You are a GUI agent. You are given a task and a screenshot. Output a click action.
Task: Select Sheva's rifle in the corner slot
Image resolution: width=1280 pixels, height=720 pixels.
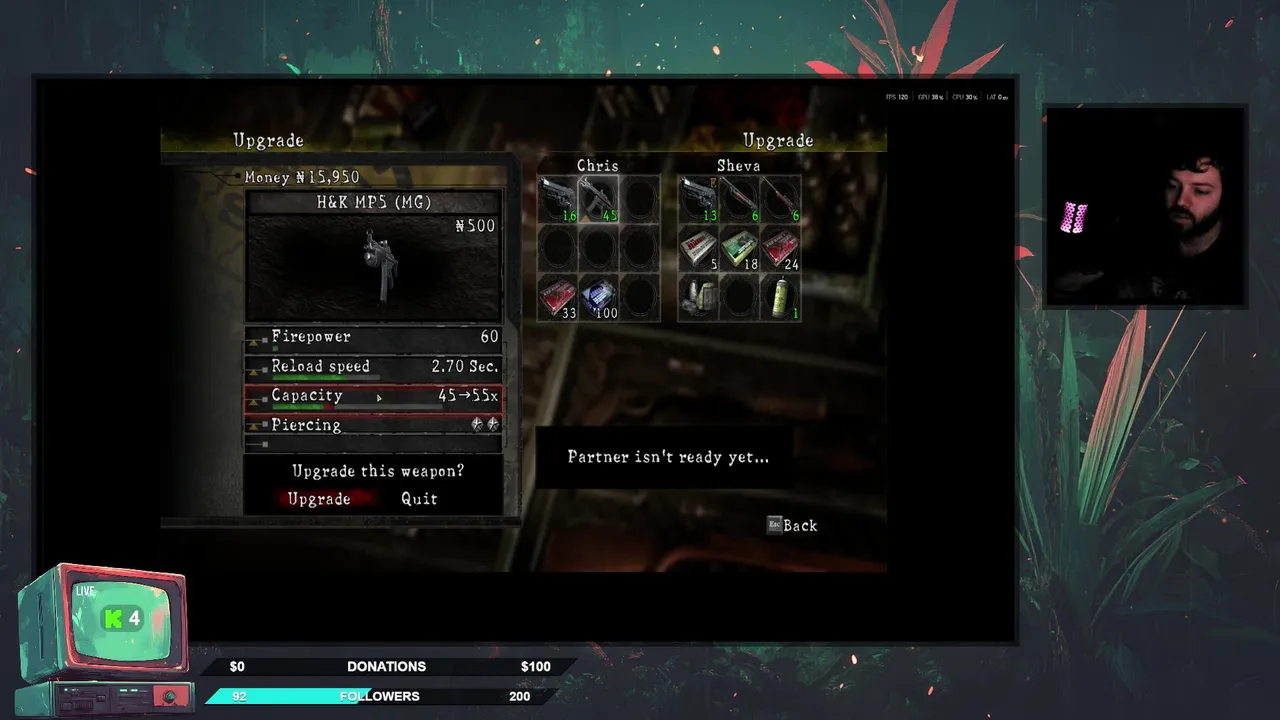[x=780, y=198]
